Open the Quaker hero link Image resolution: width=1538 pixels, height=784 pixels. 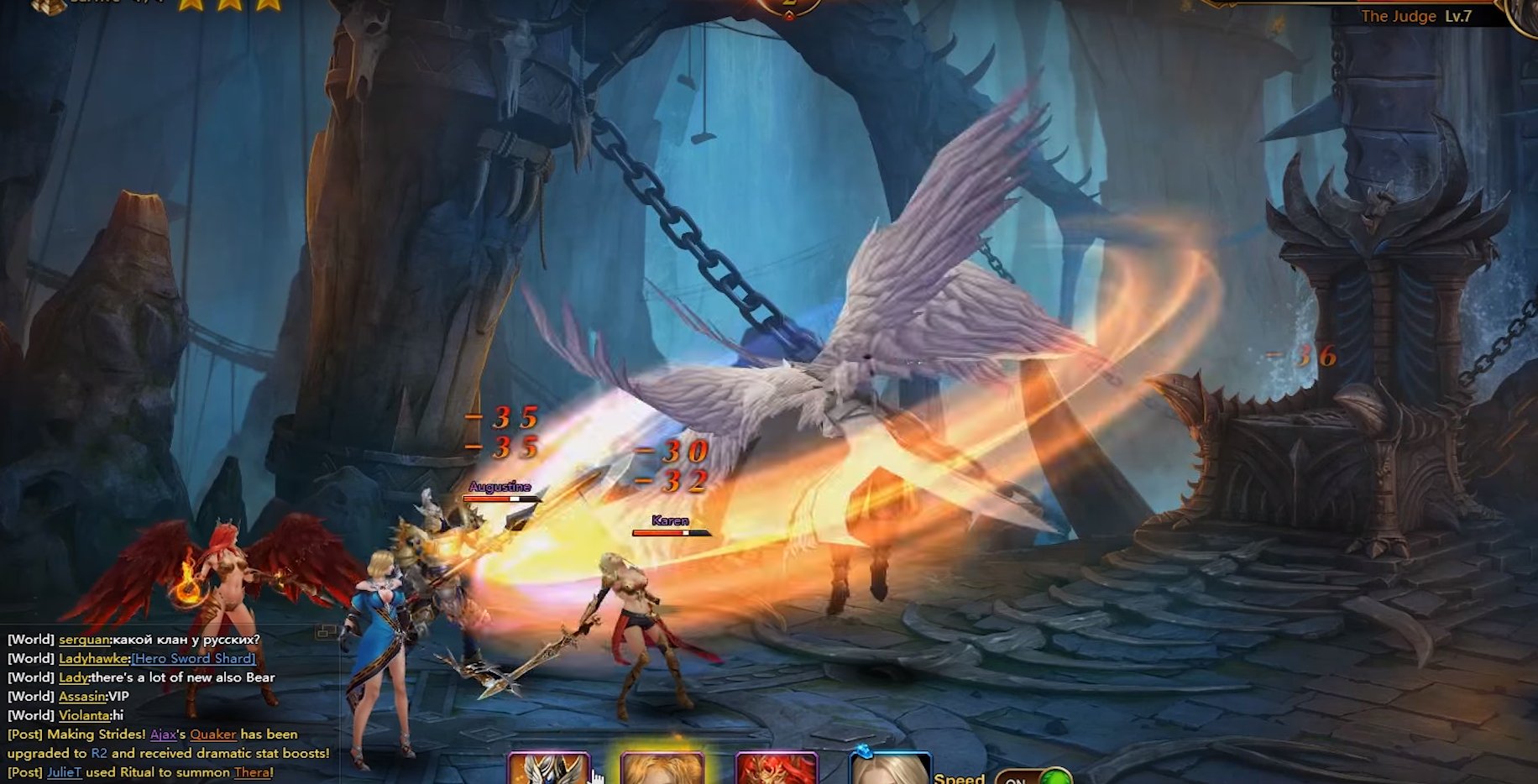(x=212, y=734)
